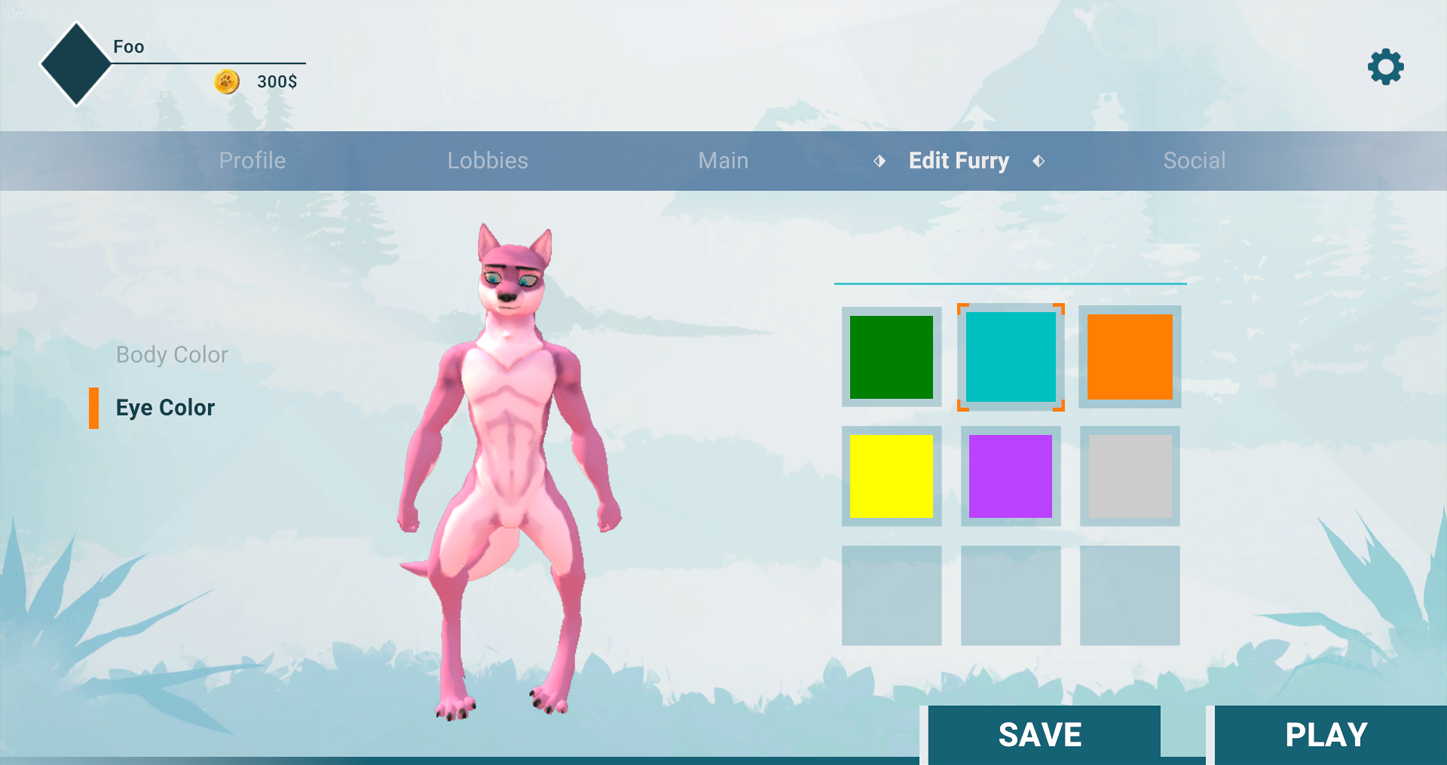1447x765 pixels.
Task: Choose the orange color swatch
Action: tap(1130, 357)
